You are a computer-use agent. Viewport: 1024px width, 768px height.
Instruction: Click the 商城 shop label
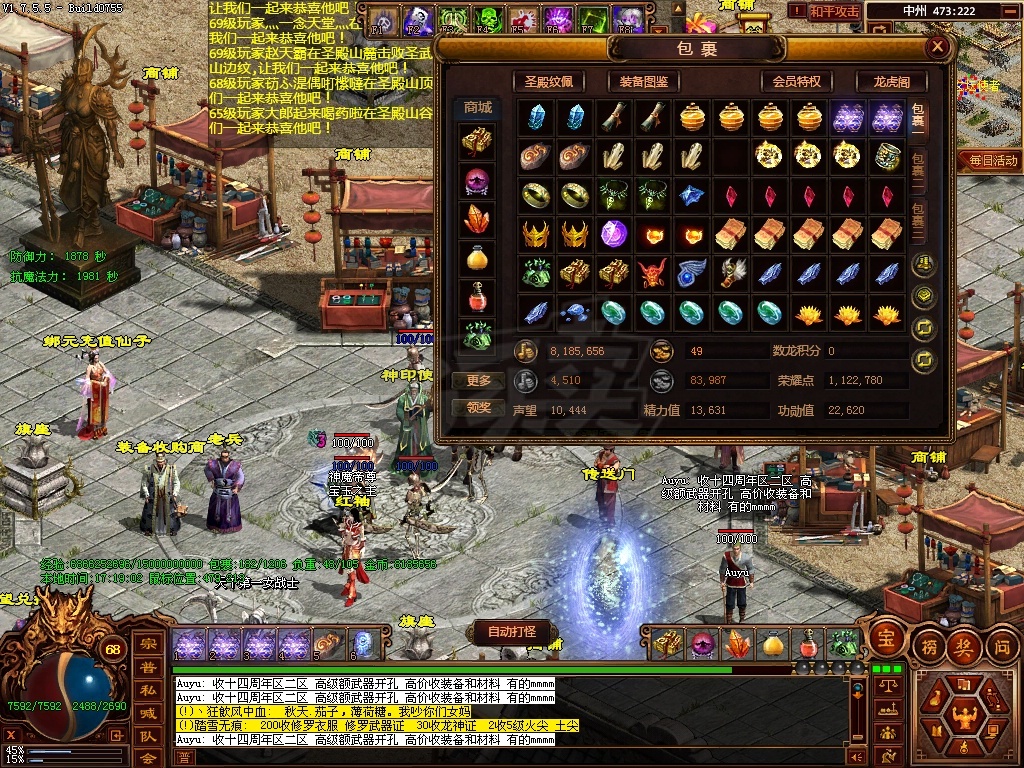click(x=478, y=108)
